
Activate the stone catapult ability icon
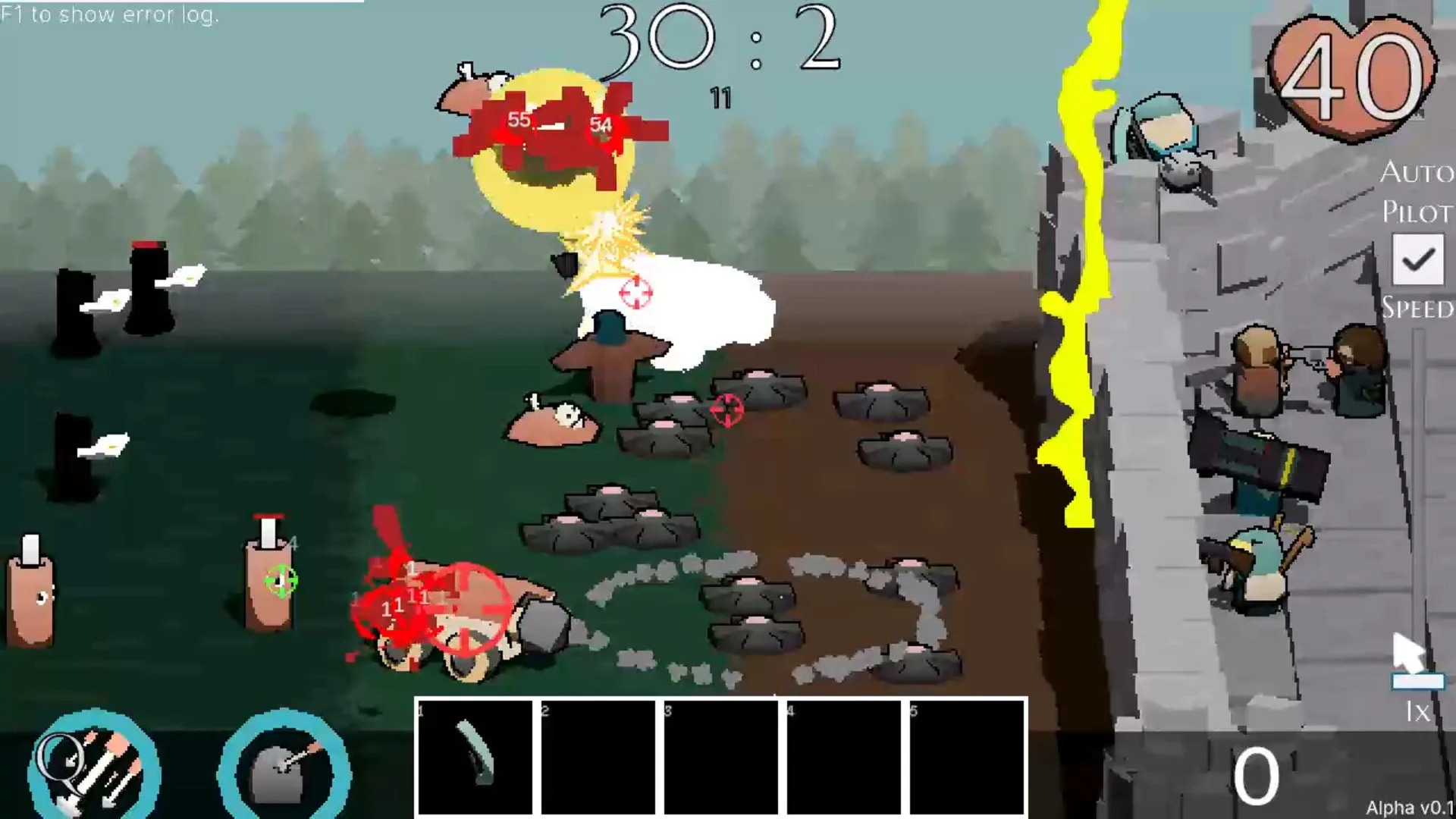coord(283,766)
